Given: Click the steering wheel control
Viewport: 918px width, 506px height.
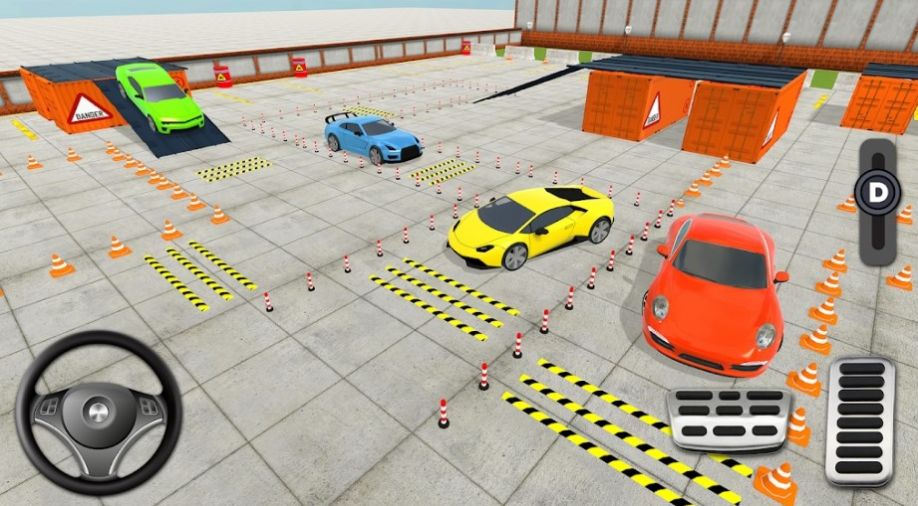Looking at the screenshot, I should 98,411.
